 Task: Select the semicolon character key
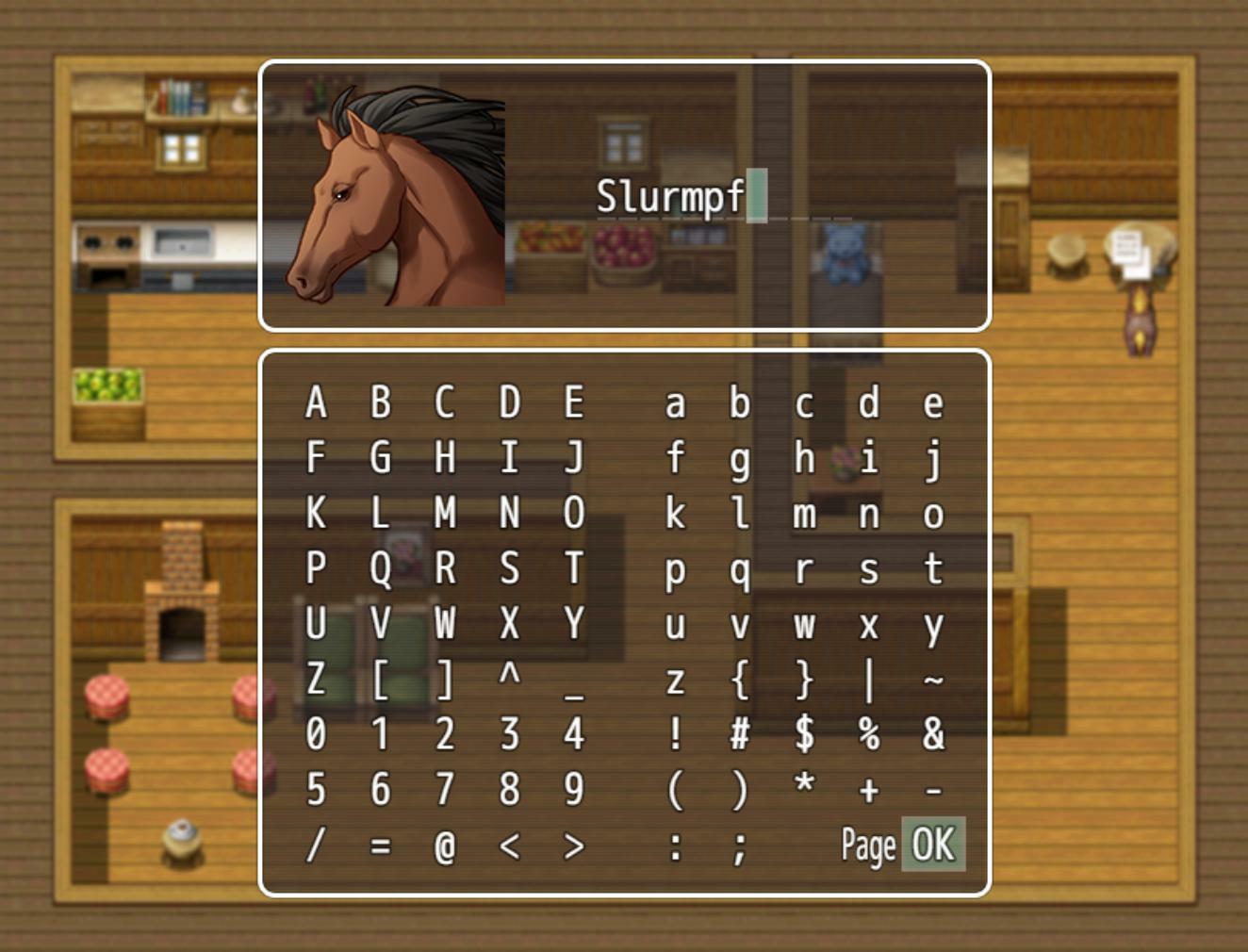[x=739, y=846]
